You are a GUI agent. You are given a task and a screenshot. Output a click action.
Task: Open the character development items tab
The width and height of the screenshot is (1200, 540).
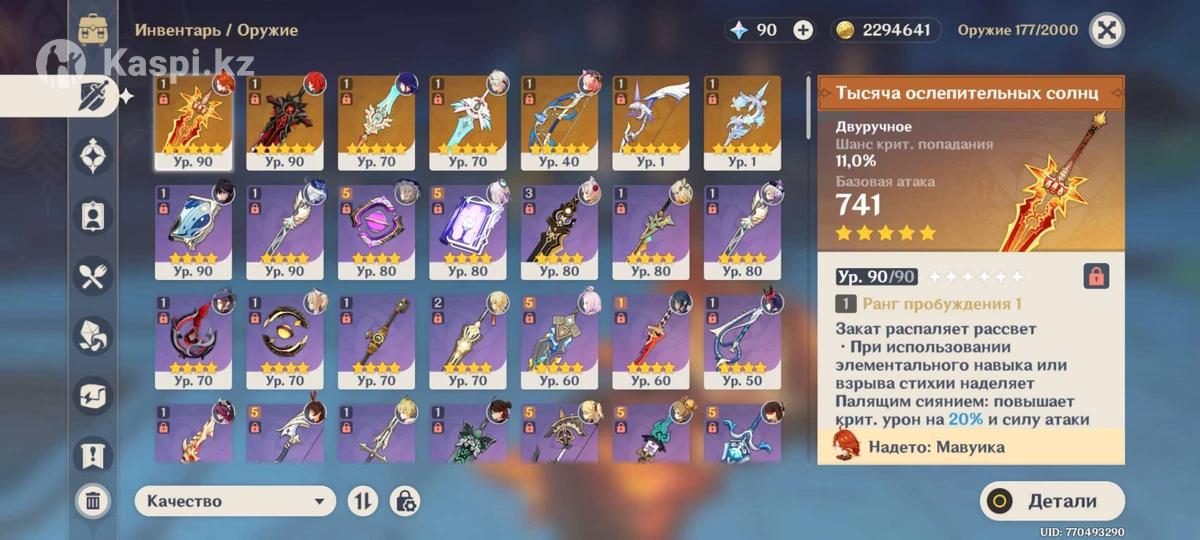pos(93,216)
